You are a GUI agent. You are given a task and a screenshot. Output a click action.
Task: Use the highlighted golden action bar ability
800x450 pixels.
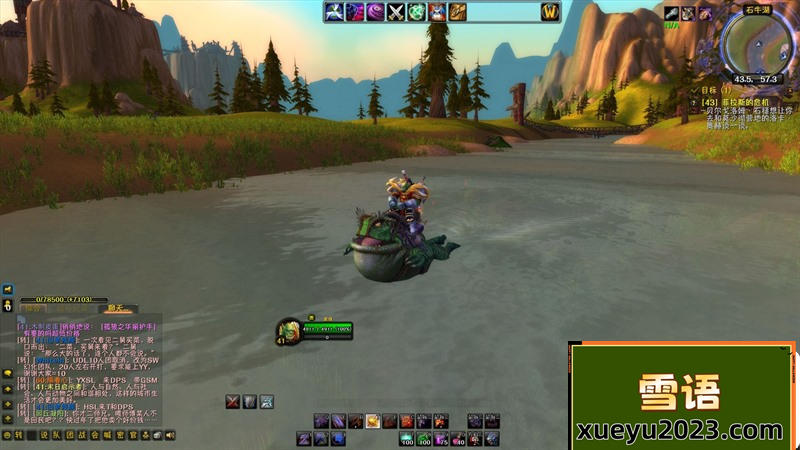pyautogui.click(x=372, y=421)
